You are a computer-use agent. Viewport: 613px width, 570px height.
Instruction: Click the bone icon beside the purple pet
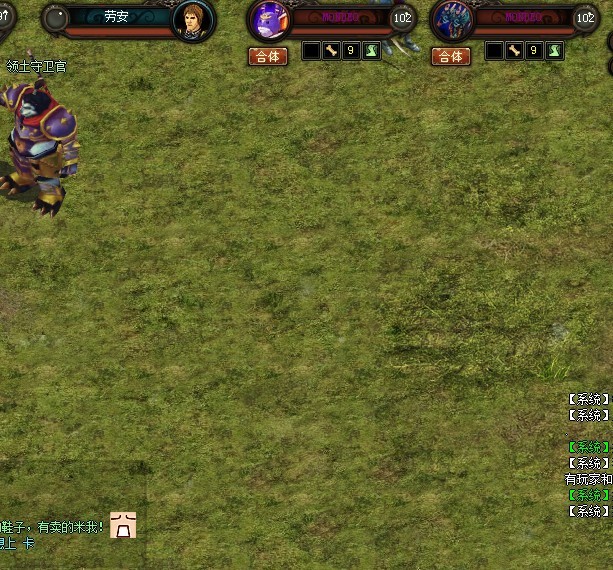[331, 51]
